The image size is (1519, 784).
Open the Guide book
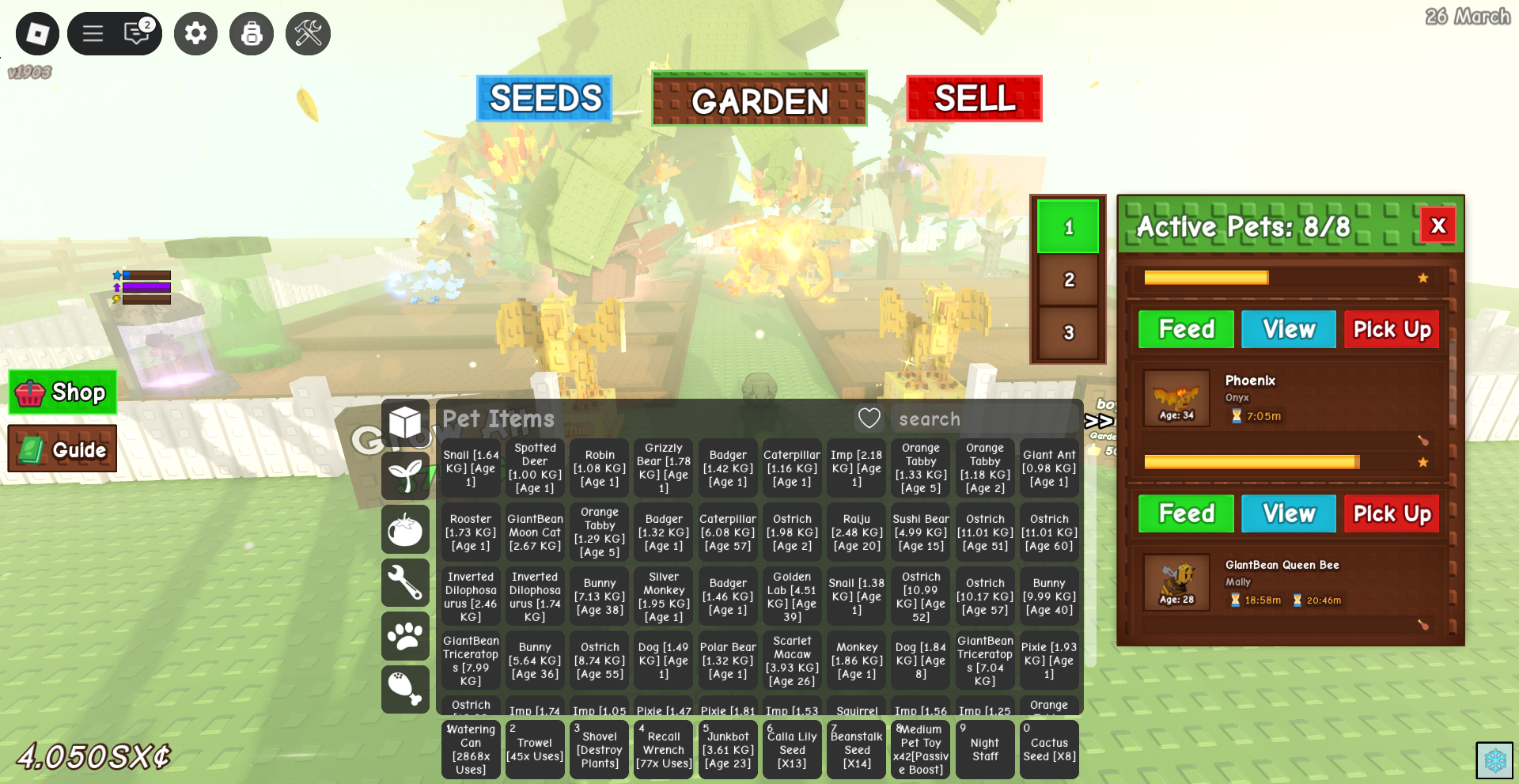tap(63, 449)
